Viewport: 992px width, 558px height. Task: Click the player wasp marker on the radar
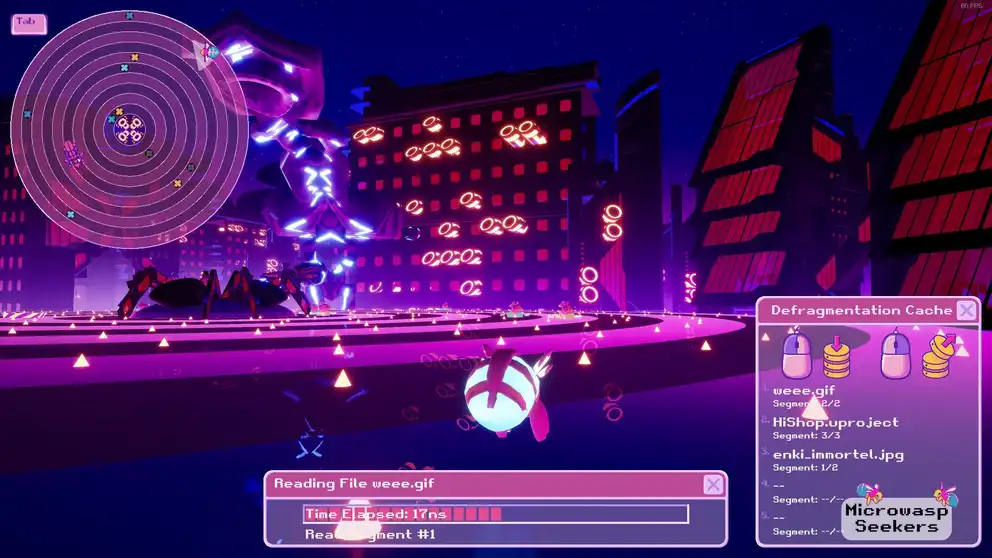click(207, 52)
